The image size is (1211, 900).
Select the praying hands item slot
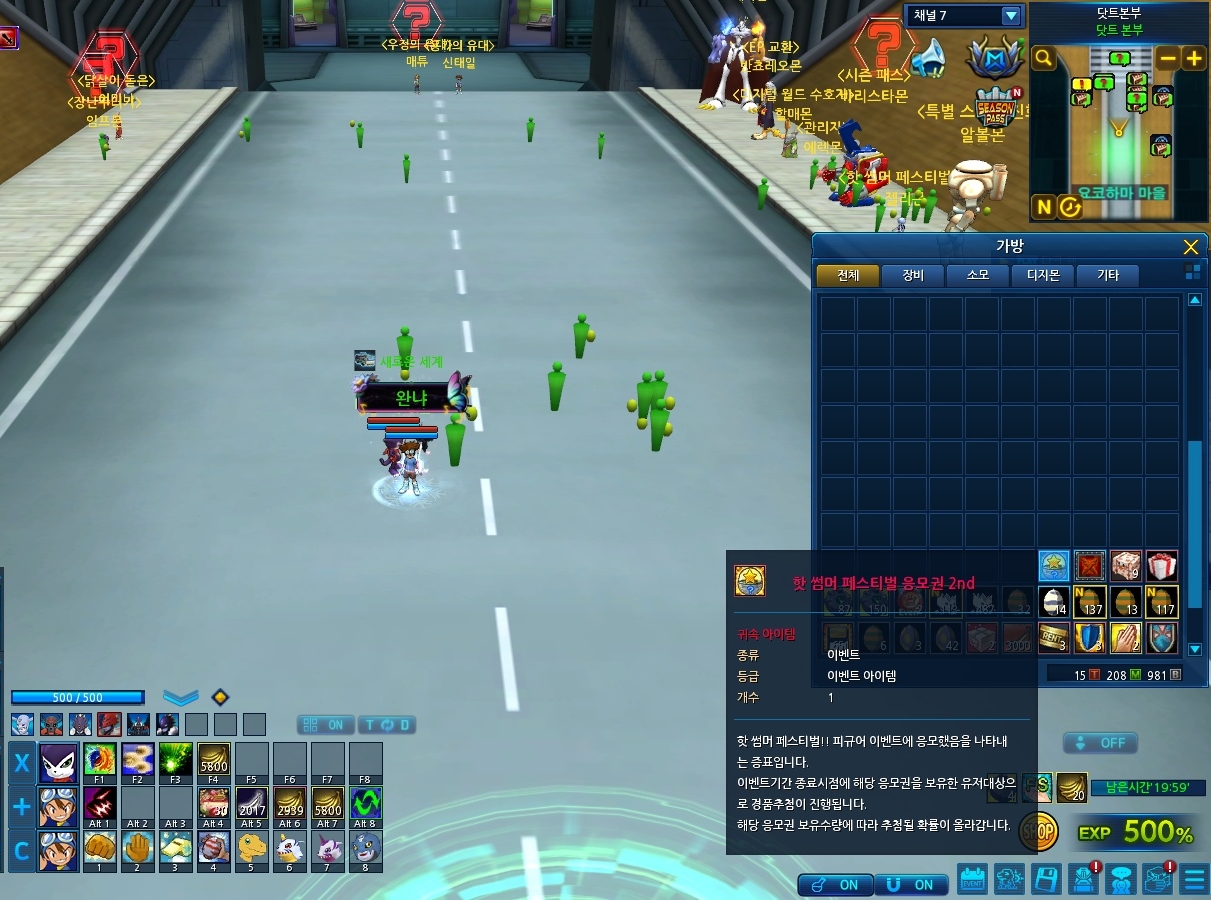tap(1126, 637)
